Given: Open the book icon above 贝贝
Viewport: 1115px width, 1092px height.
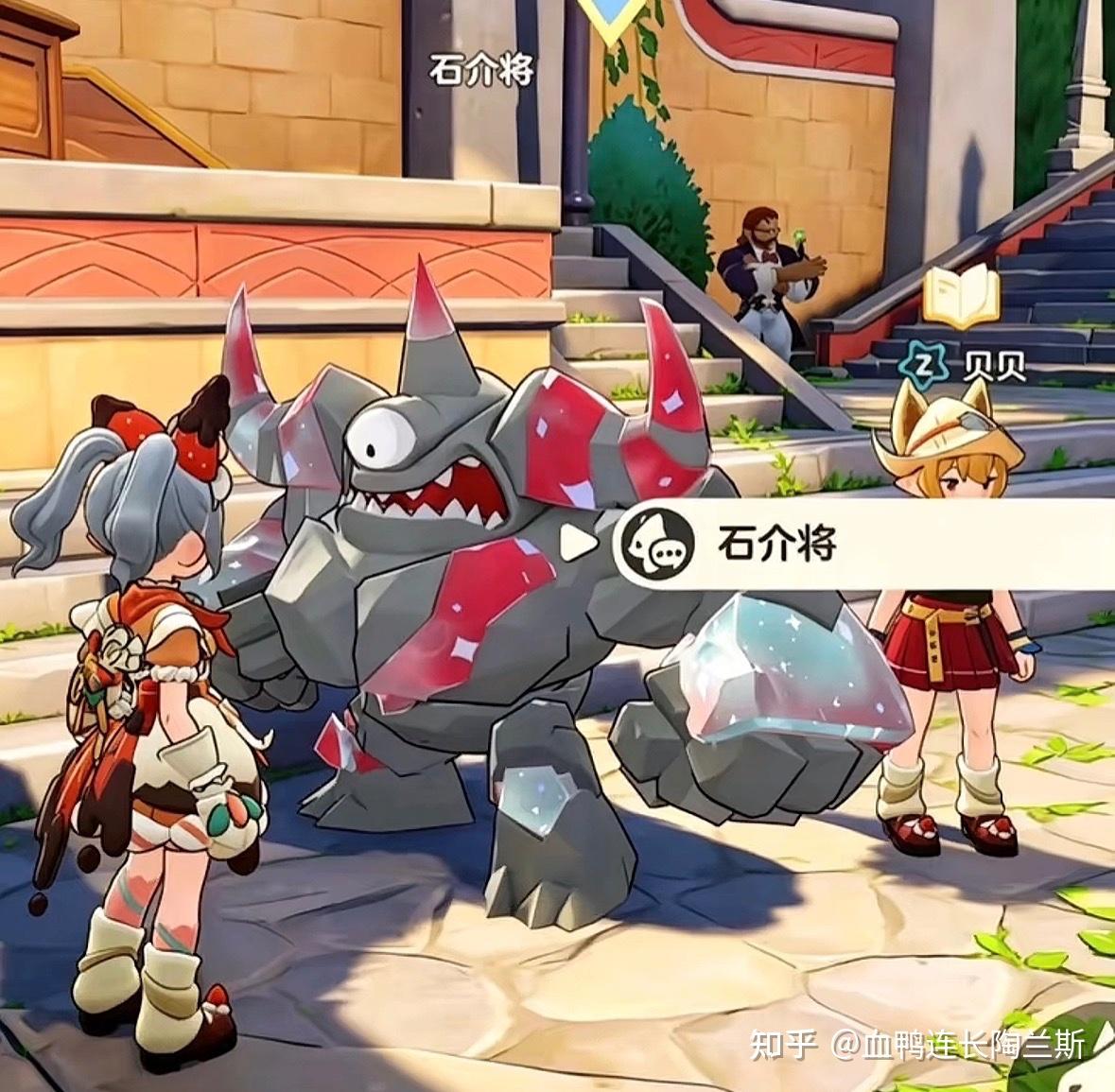Looking at the screenshot, I should (961, 299).
